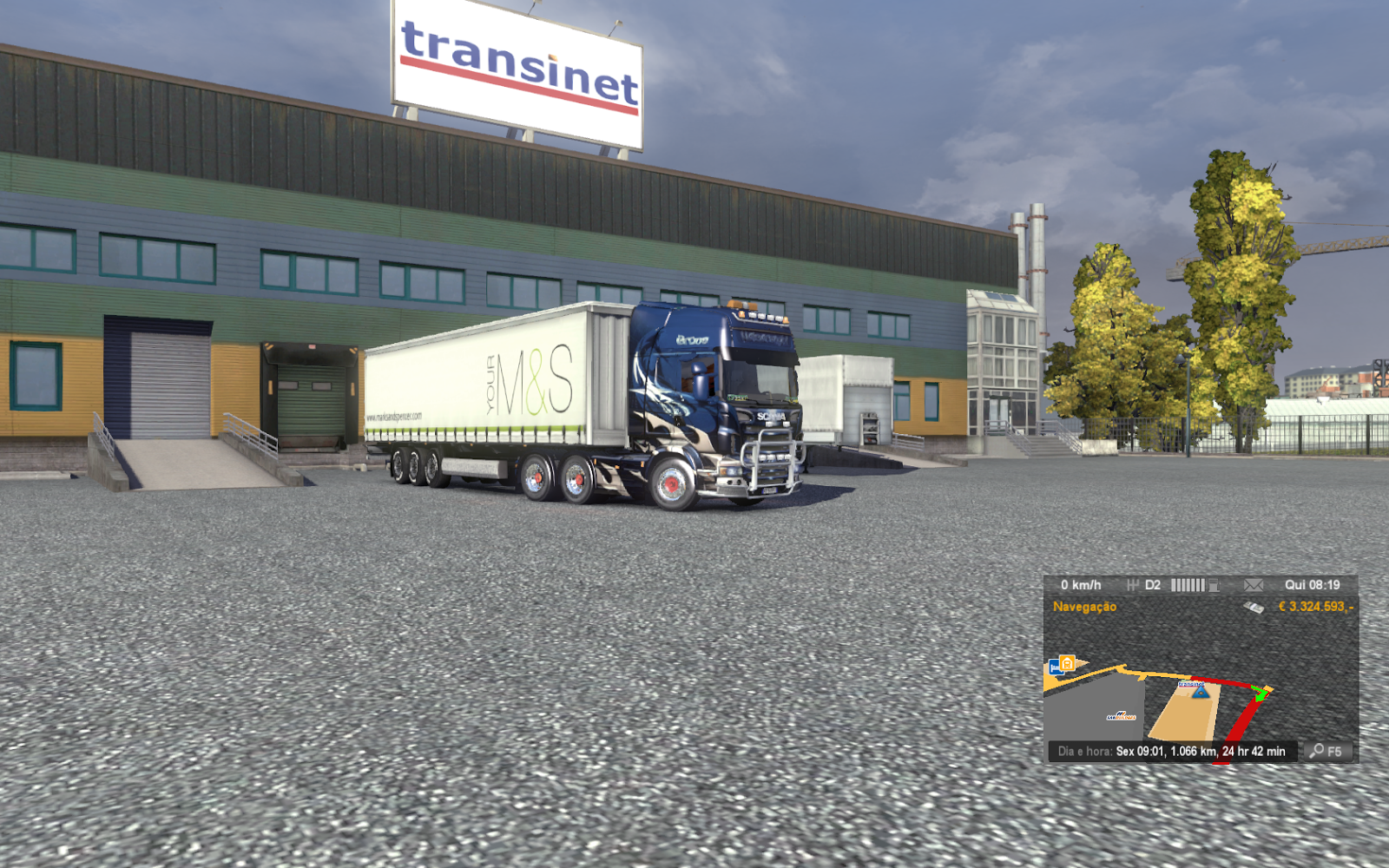Image resolution: width=1389 pixels, height=868 pixels.
Task: Click the blue truck position marker on the map
Action: coord(1201,694)
